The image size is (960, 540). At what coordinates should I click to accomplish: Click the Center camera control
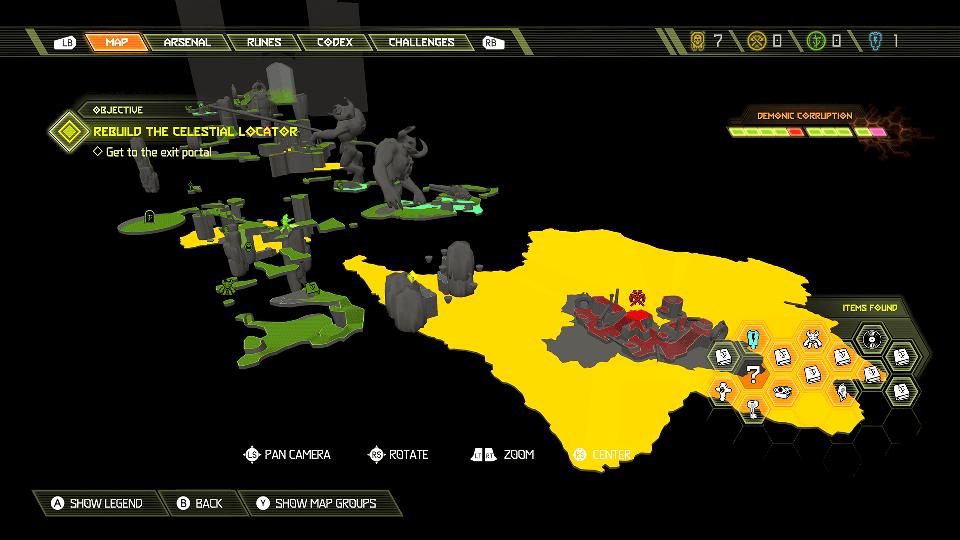pyautogui.click(x=602, y=455)
